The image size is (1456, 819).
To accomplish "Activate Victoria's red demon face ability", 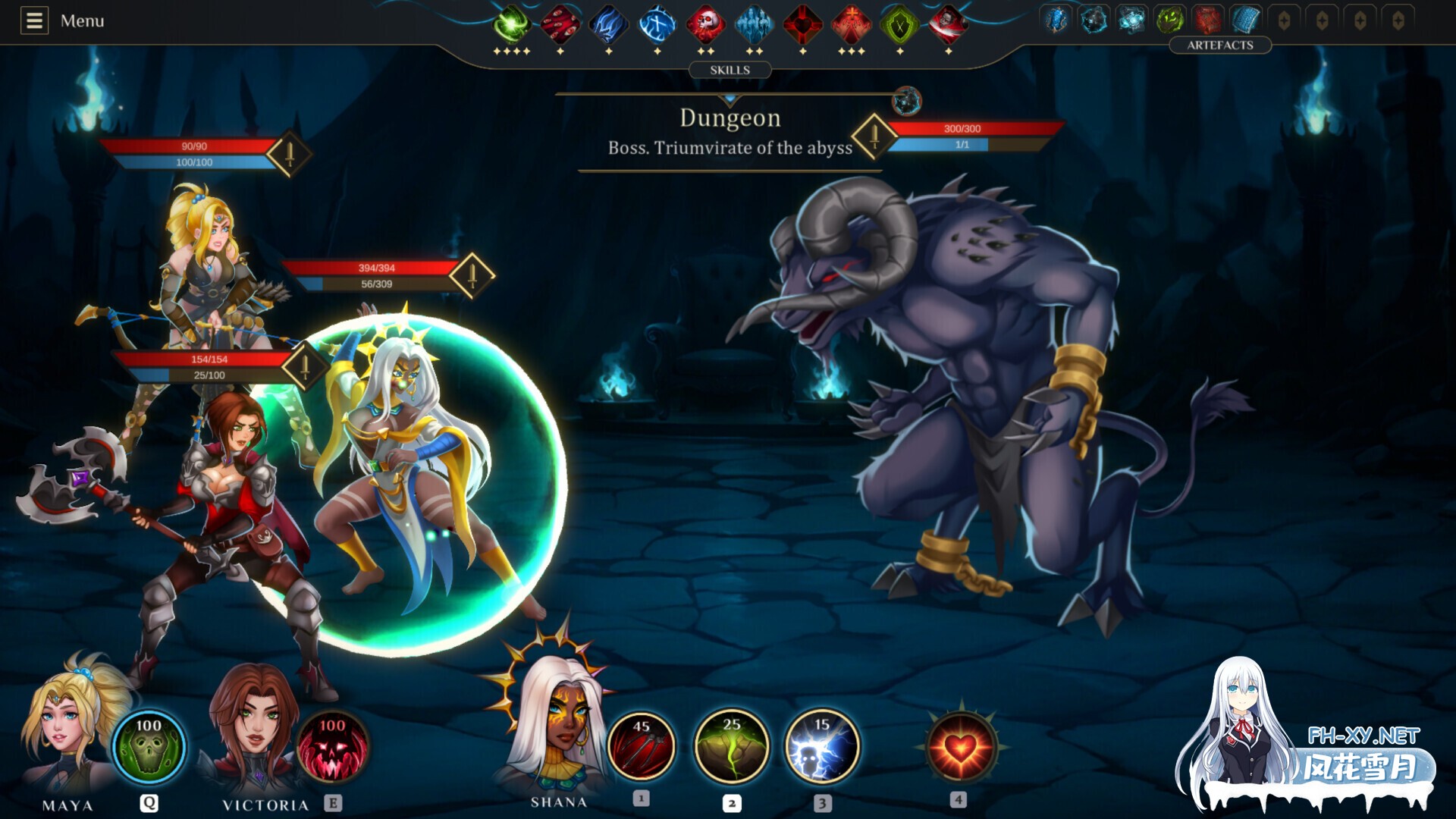I will coord(332,746).
